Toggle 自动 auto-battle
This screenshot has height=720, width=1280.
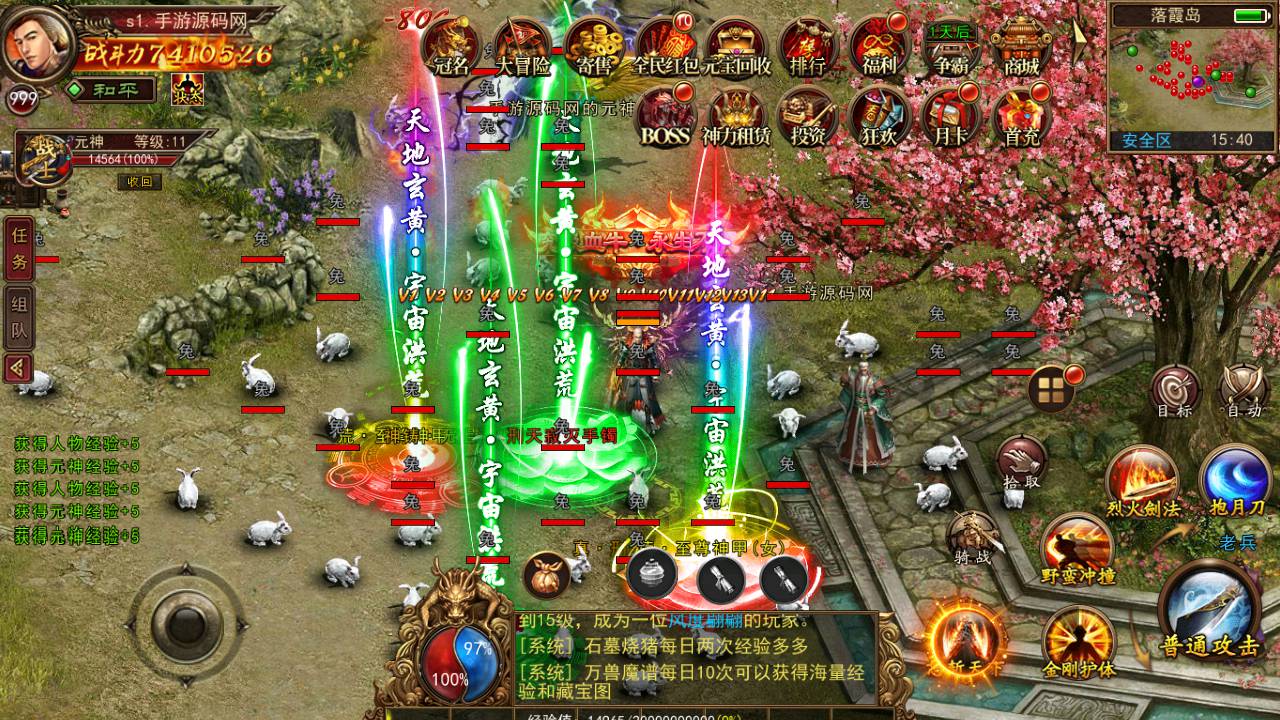[x=1244, y=391]
